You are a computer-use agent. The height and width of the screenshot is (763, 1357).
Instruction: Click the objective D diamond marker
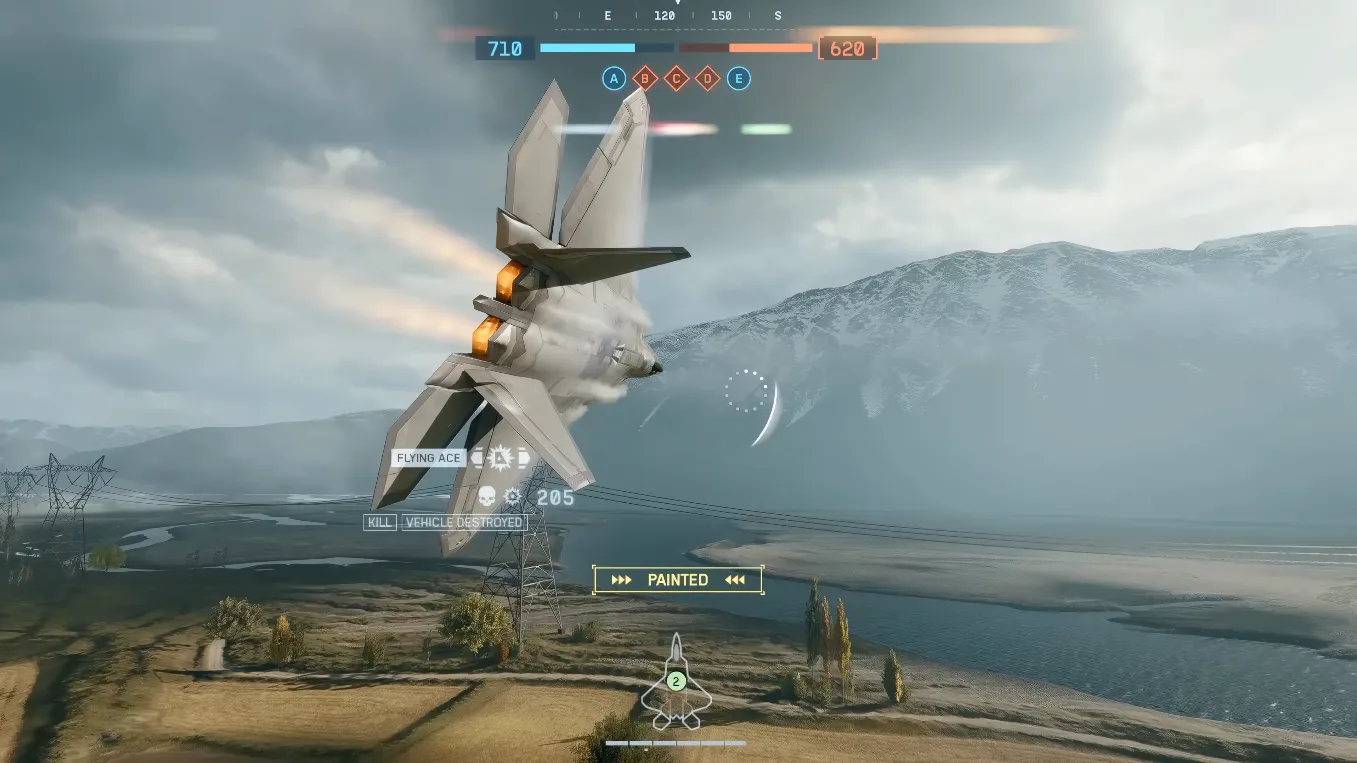(708, 79)
